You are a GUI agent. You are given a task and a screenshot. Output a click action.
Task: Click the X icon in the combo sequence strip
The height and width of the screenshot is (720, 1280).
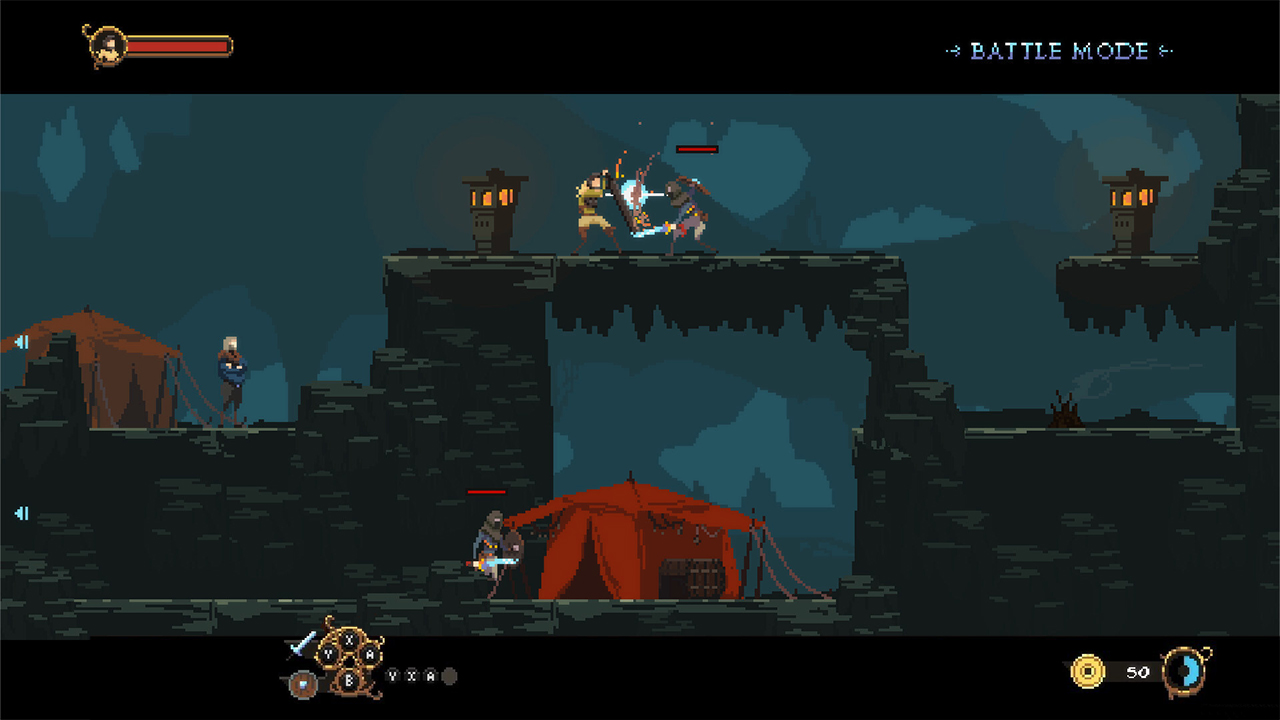(412, 676)
